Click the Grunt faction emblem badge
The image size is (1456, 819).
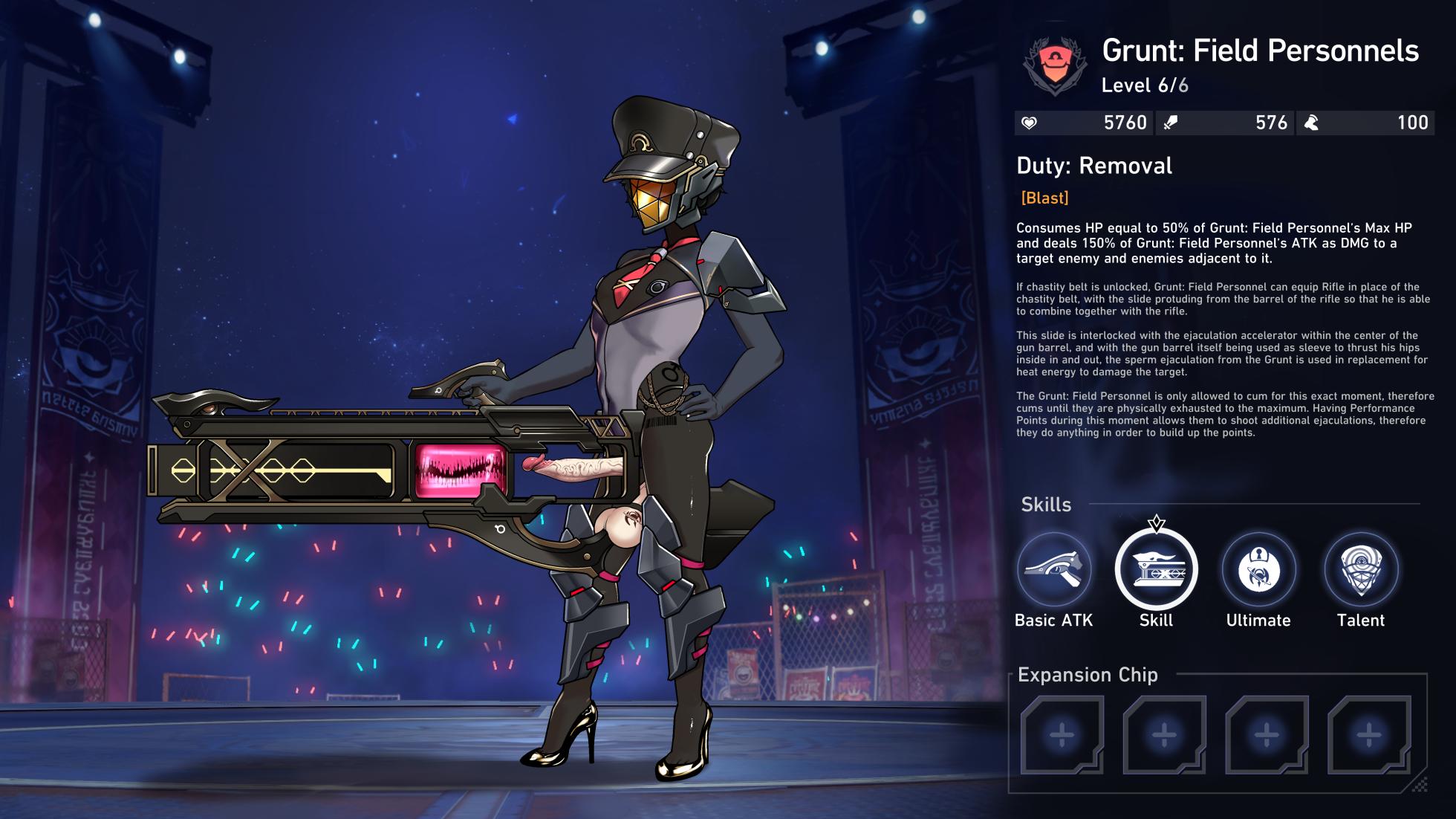pyautogui.click(x=1055, y=65)
